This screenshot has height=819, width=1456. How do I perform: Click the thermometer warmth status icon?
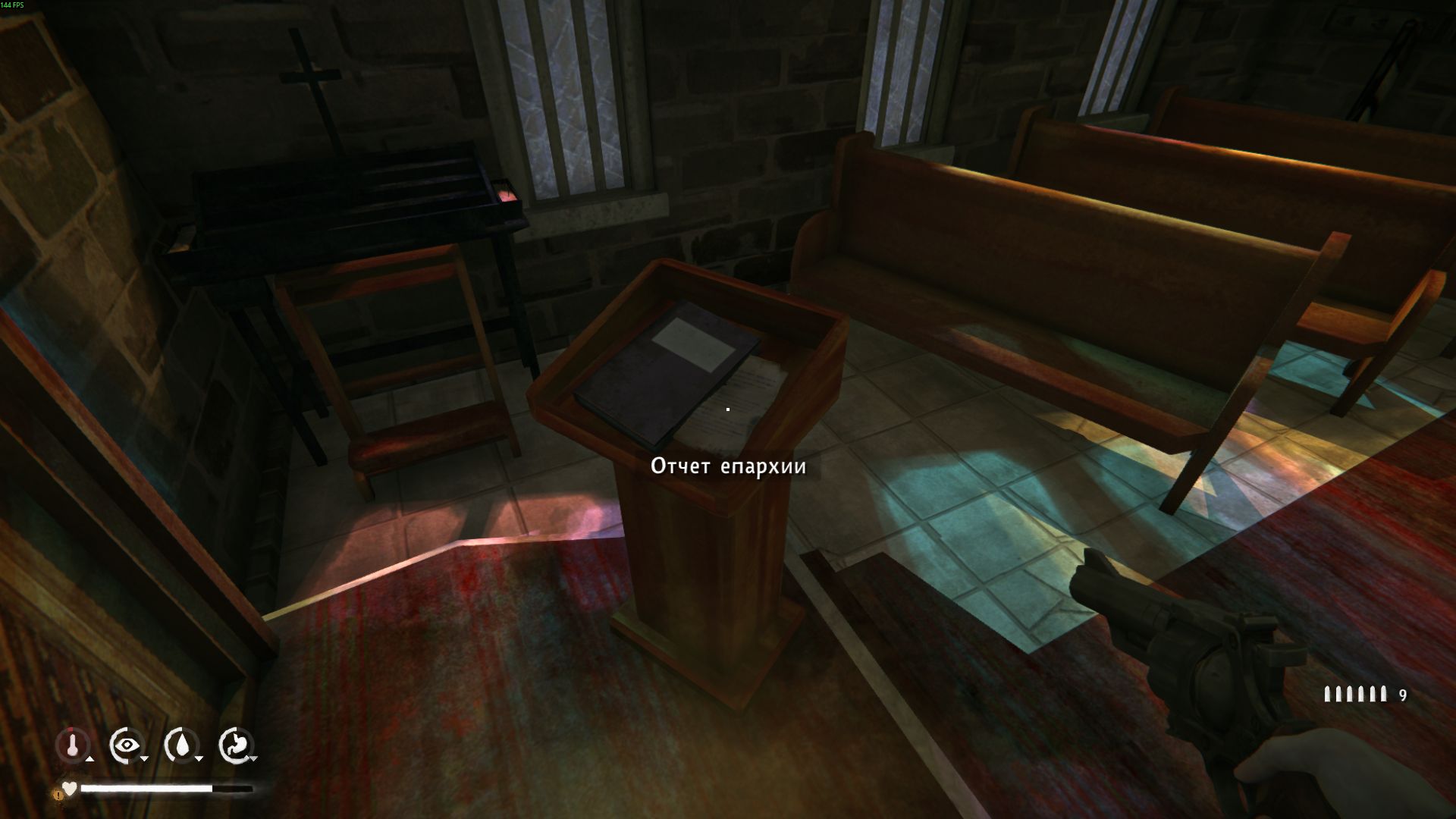pos(72,745)
